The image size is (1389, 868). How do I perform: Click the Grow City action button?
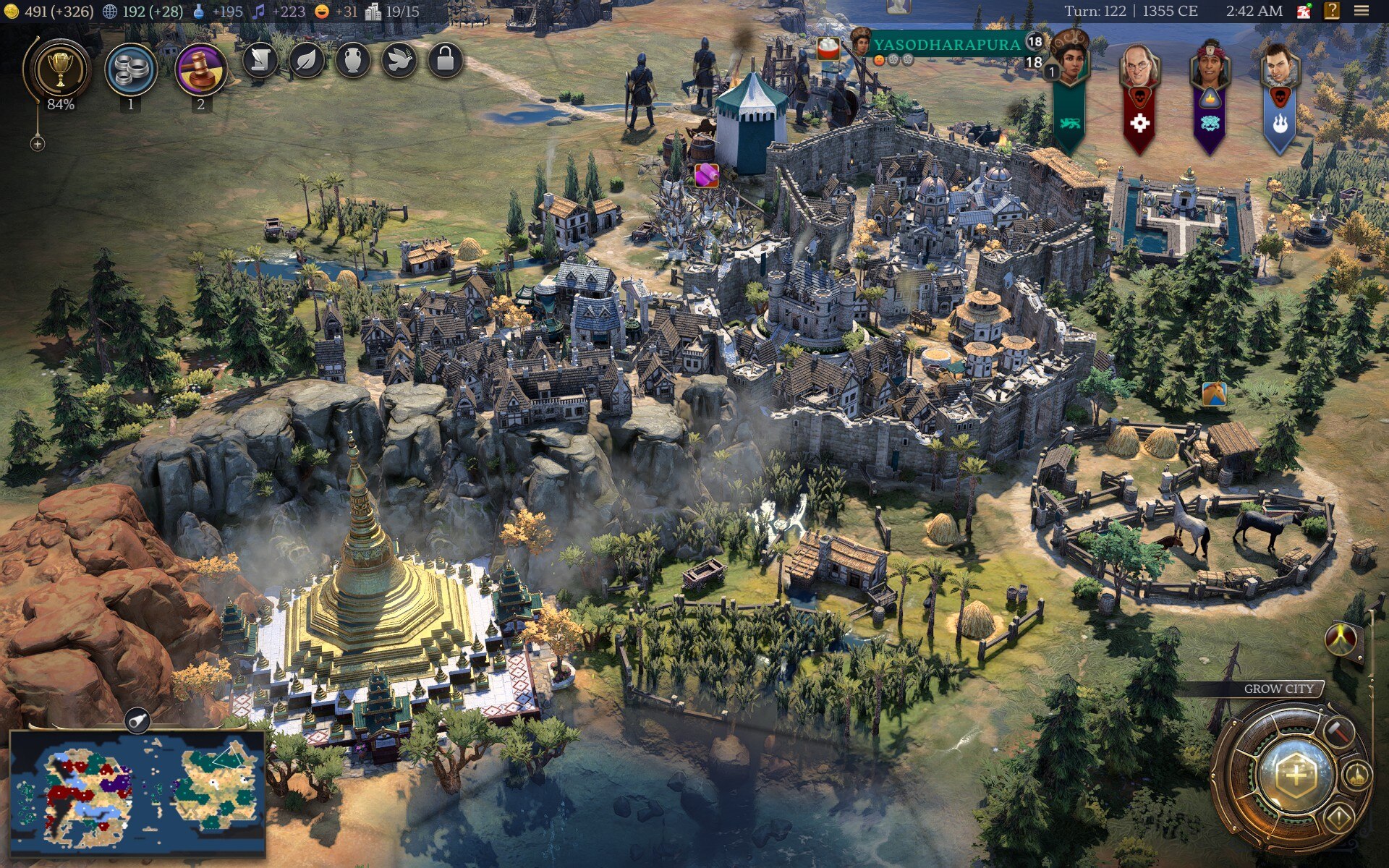point(1296,775)
